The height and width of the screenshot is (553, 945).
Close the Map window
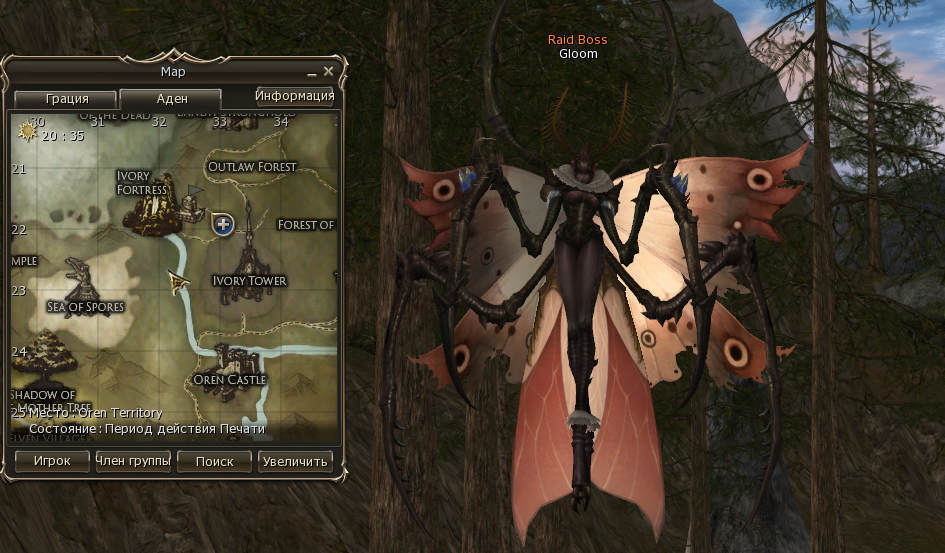point(328,71)
